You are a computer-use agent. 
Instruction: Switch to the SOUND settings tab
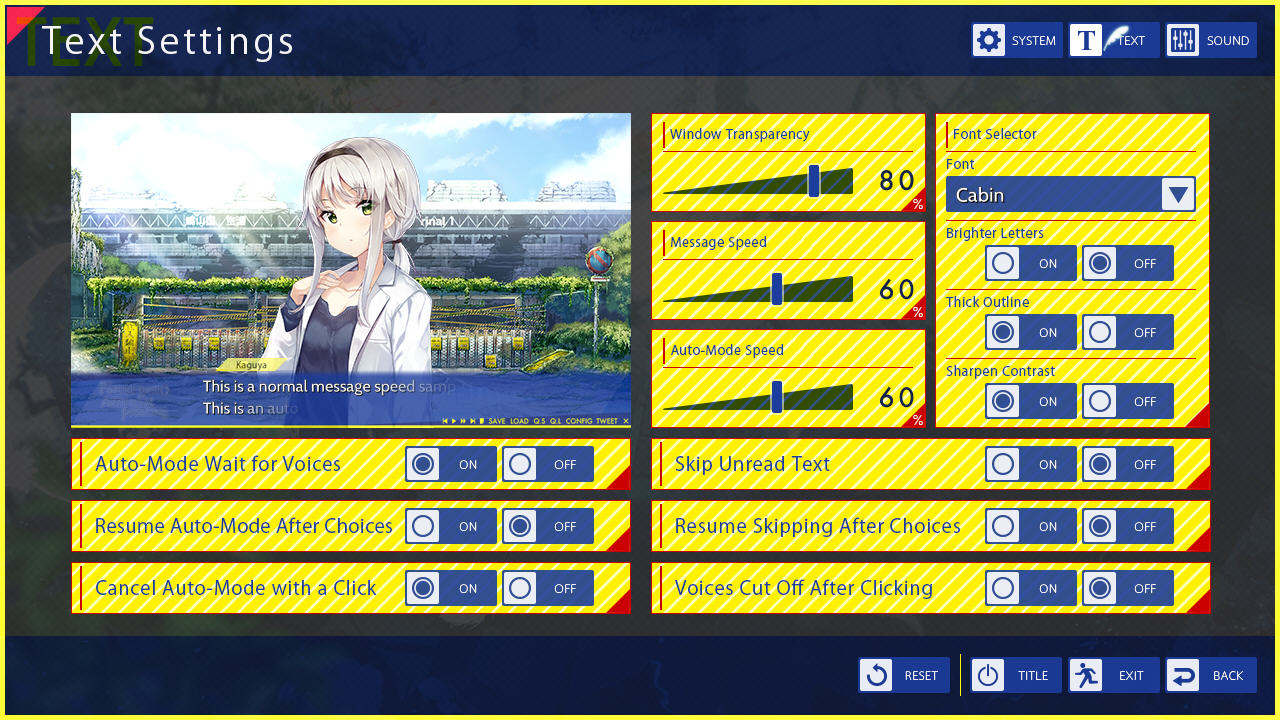tap(1211, 40)
